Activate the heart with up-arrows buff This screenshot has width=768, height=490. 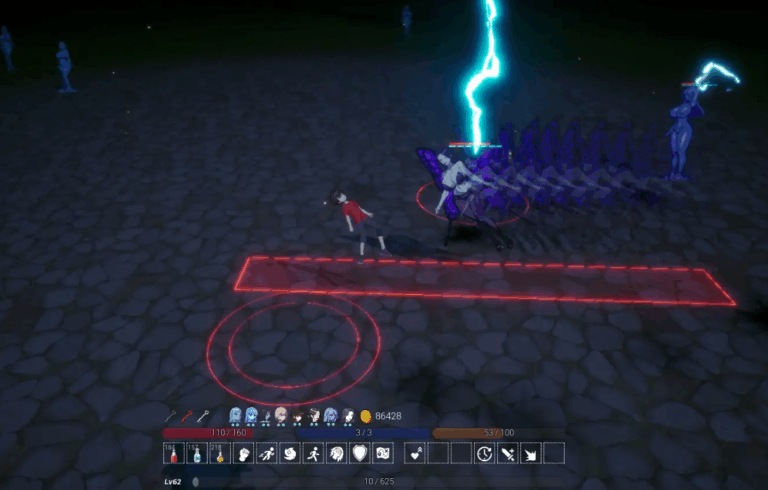point(414,454)
